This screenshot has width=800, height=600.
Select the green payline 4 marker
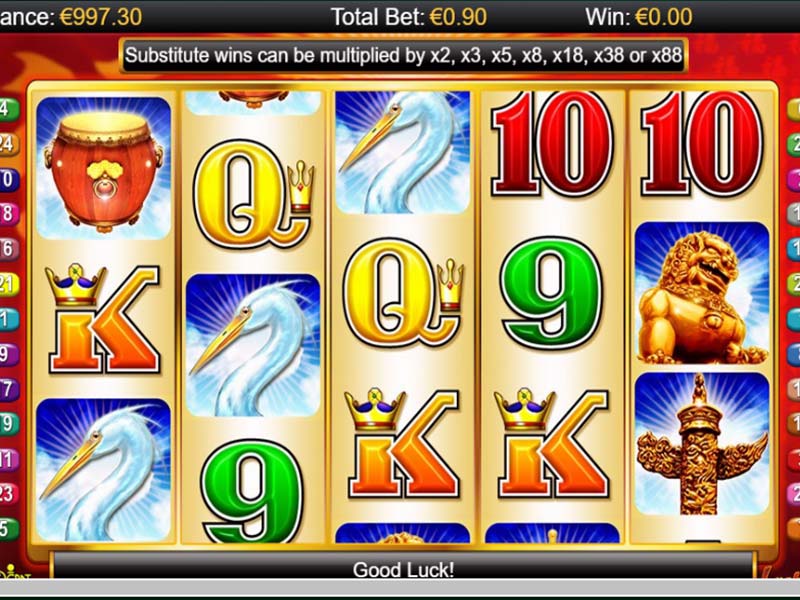pos(6,110)
